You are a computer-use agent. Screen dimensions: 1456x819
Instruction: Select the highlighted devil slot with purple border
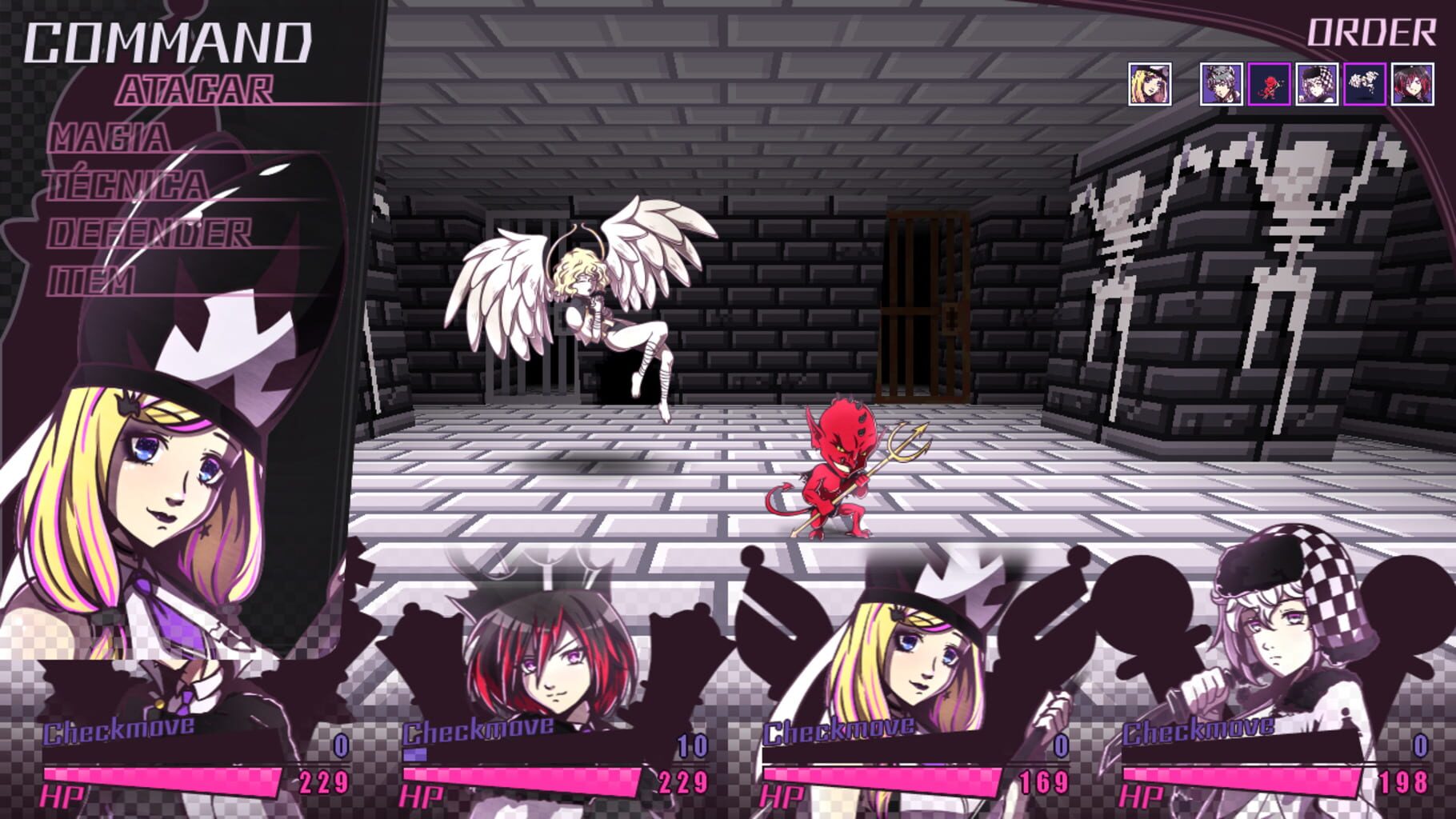[1269, 85]
